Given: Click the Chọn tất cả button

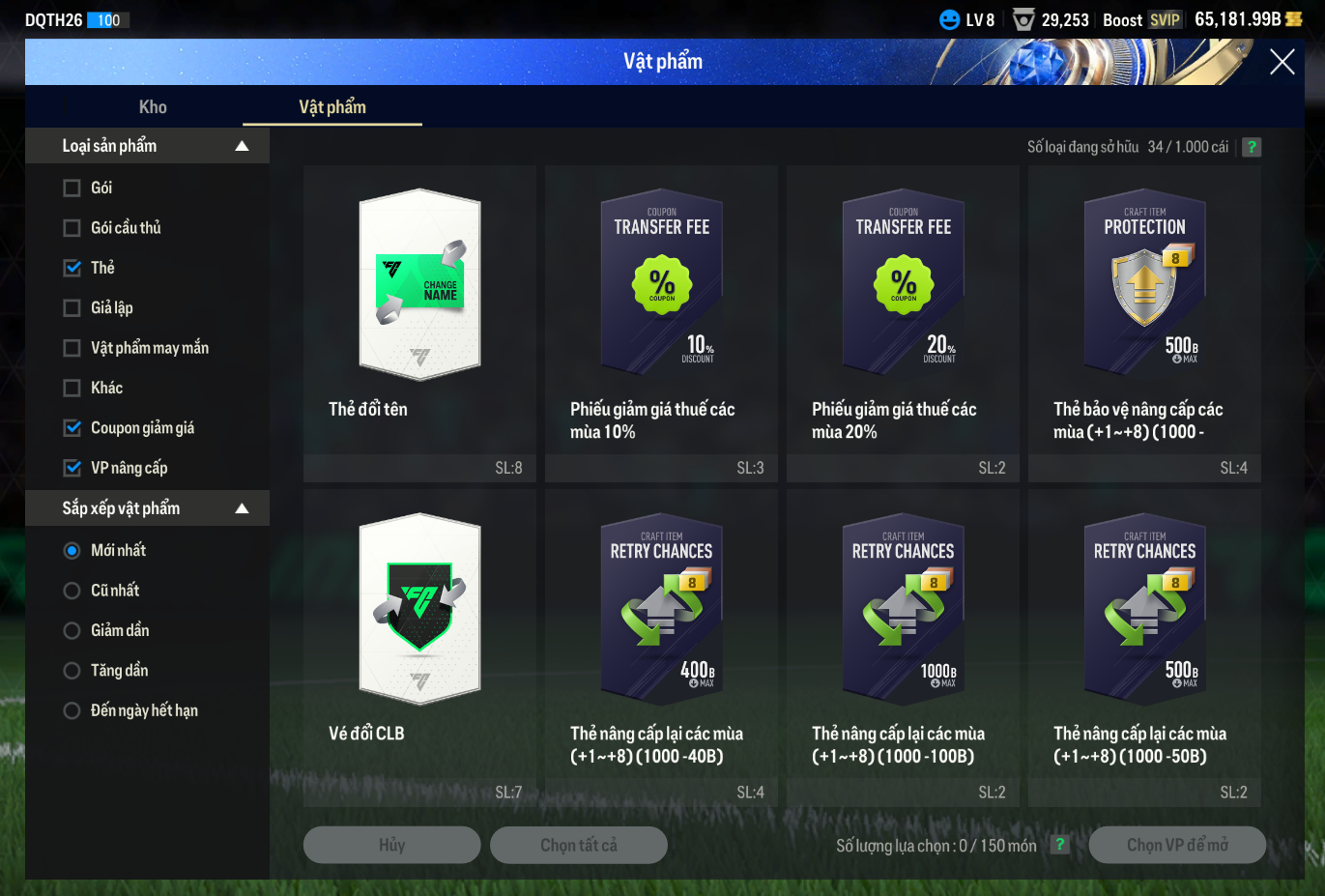Looking at the screenshot, I should point(578,845).
